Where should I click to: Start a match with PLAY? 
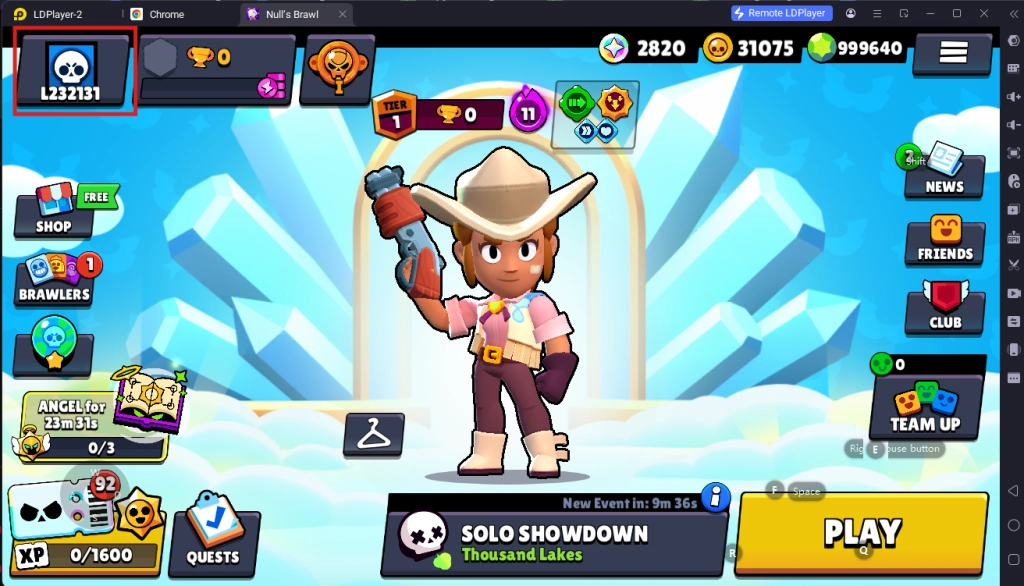pos(861,533)
